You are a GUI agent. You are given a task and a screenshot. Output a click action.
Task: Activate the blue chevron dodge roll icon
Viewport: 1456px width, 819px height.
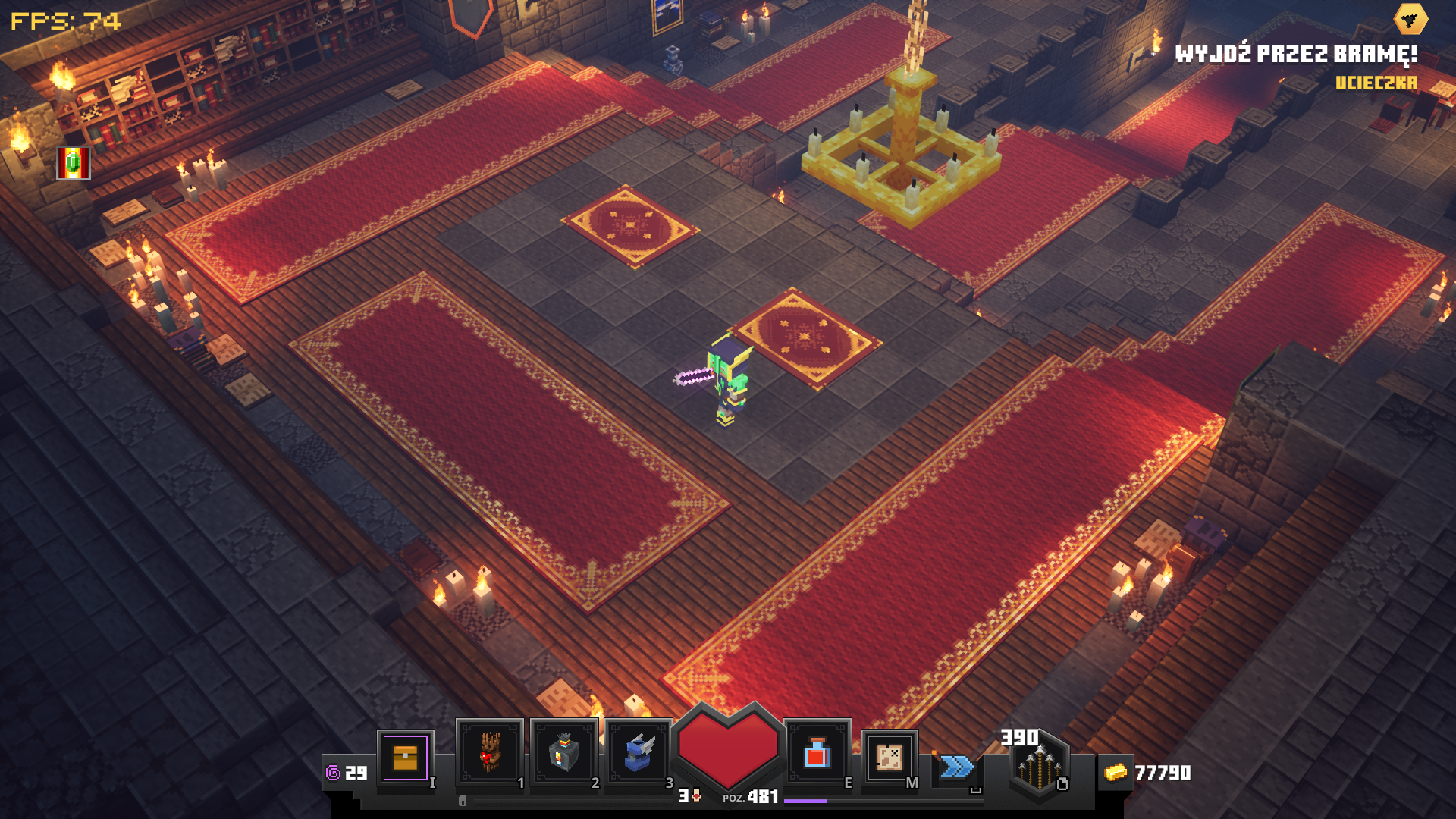click(x=957, y=767)
